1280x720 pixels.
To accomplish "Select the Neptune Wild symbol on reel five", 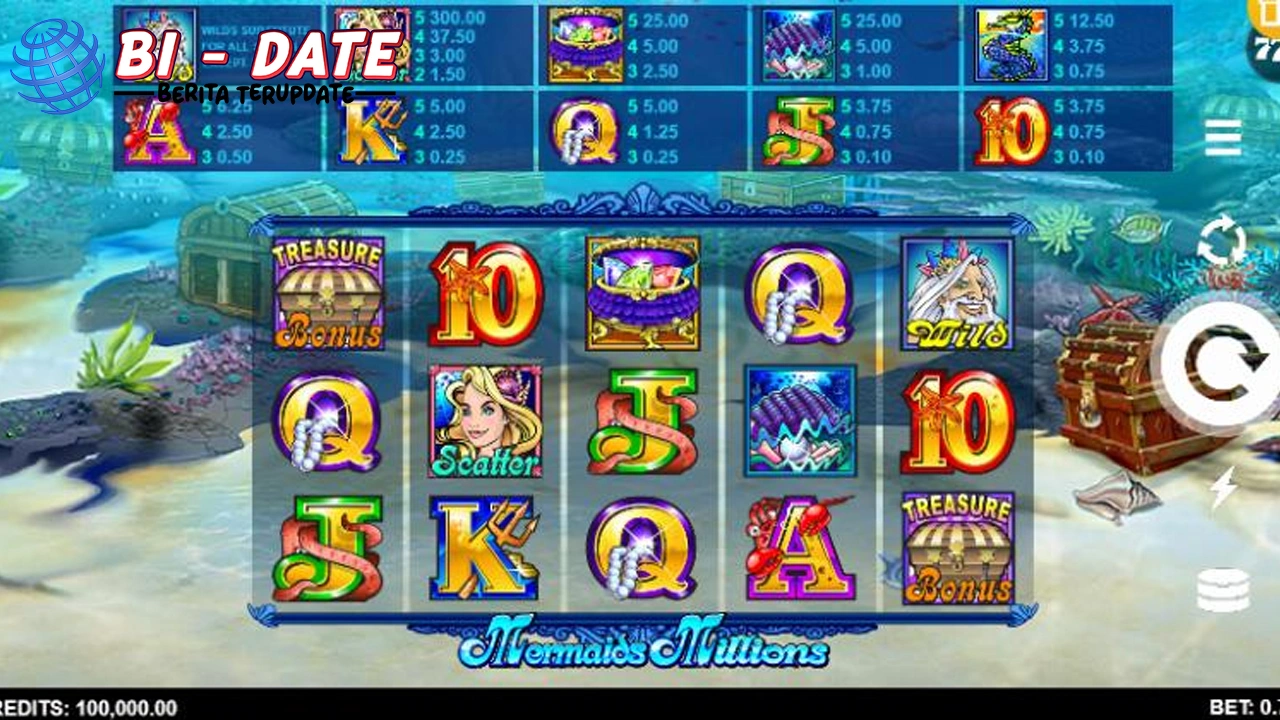I will pos(956,293).
